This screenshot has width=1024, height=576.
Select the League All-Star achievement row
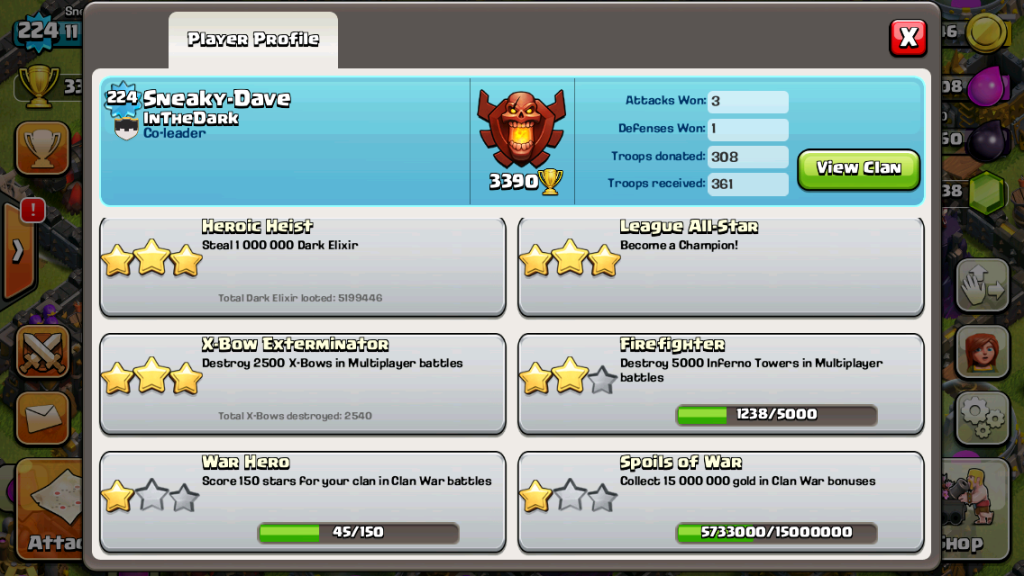tap(720, 265)
